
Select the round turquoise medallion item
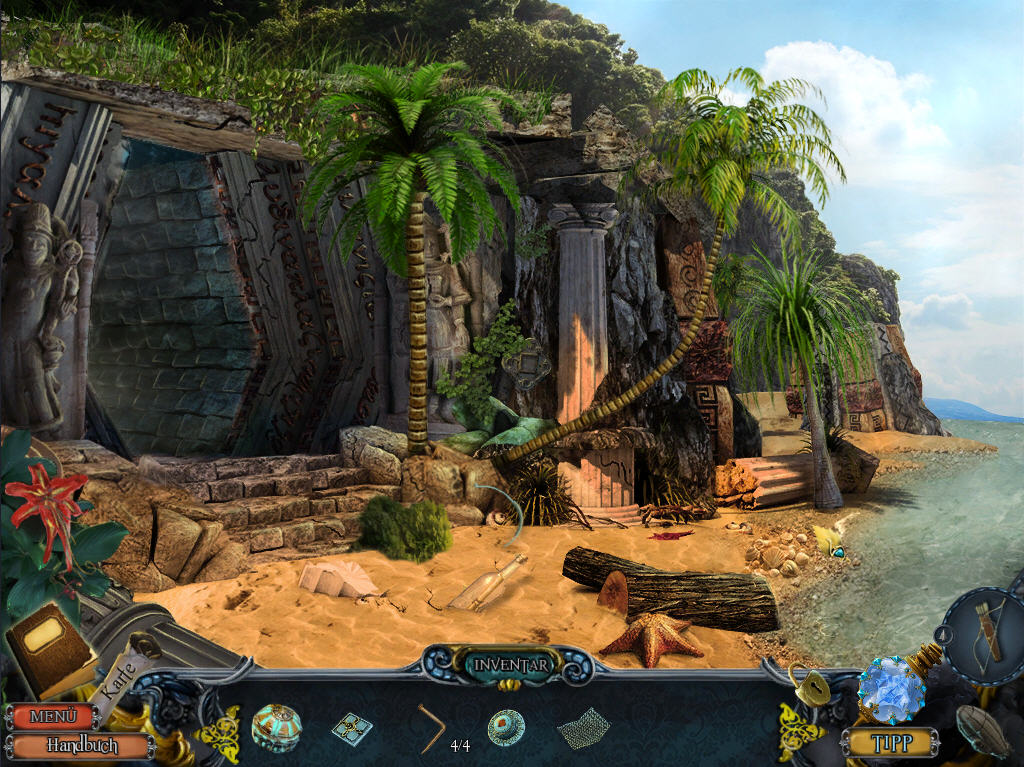(506, 727)
